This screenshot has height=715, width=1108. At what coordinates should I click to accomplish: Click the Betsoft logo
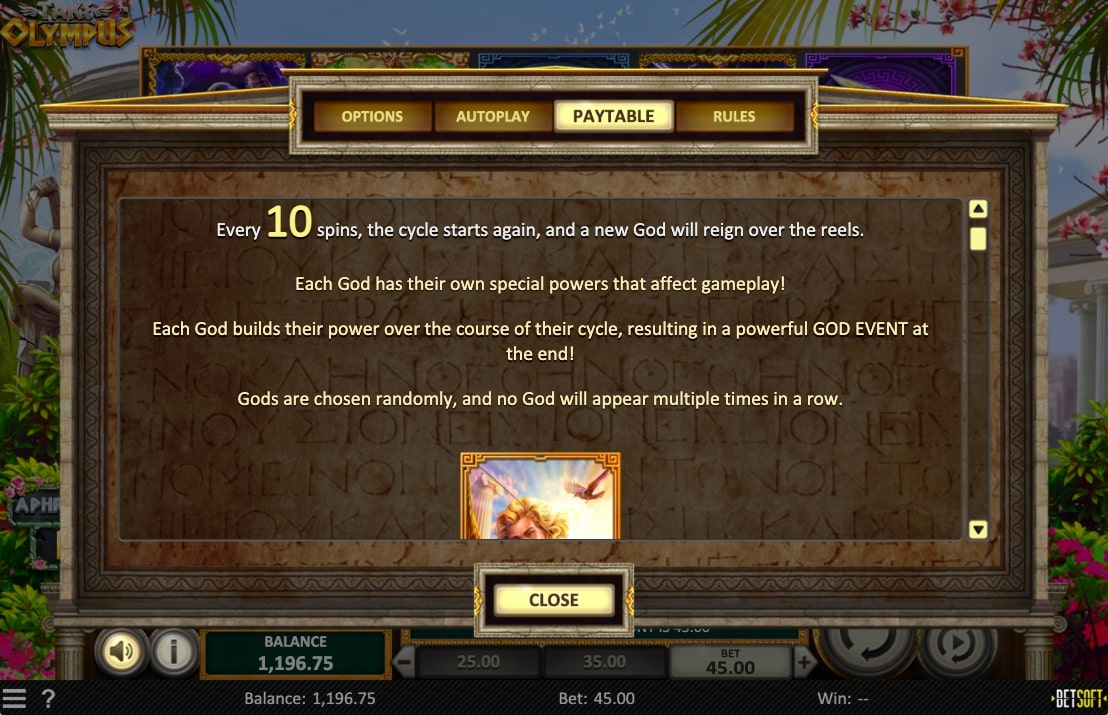pos(1080,698)
